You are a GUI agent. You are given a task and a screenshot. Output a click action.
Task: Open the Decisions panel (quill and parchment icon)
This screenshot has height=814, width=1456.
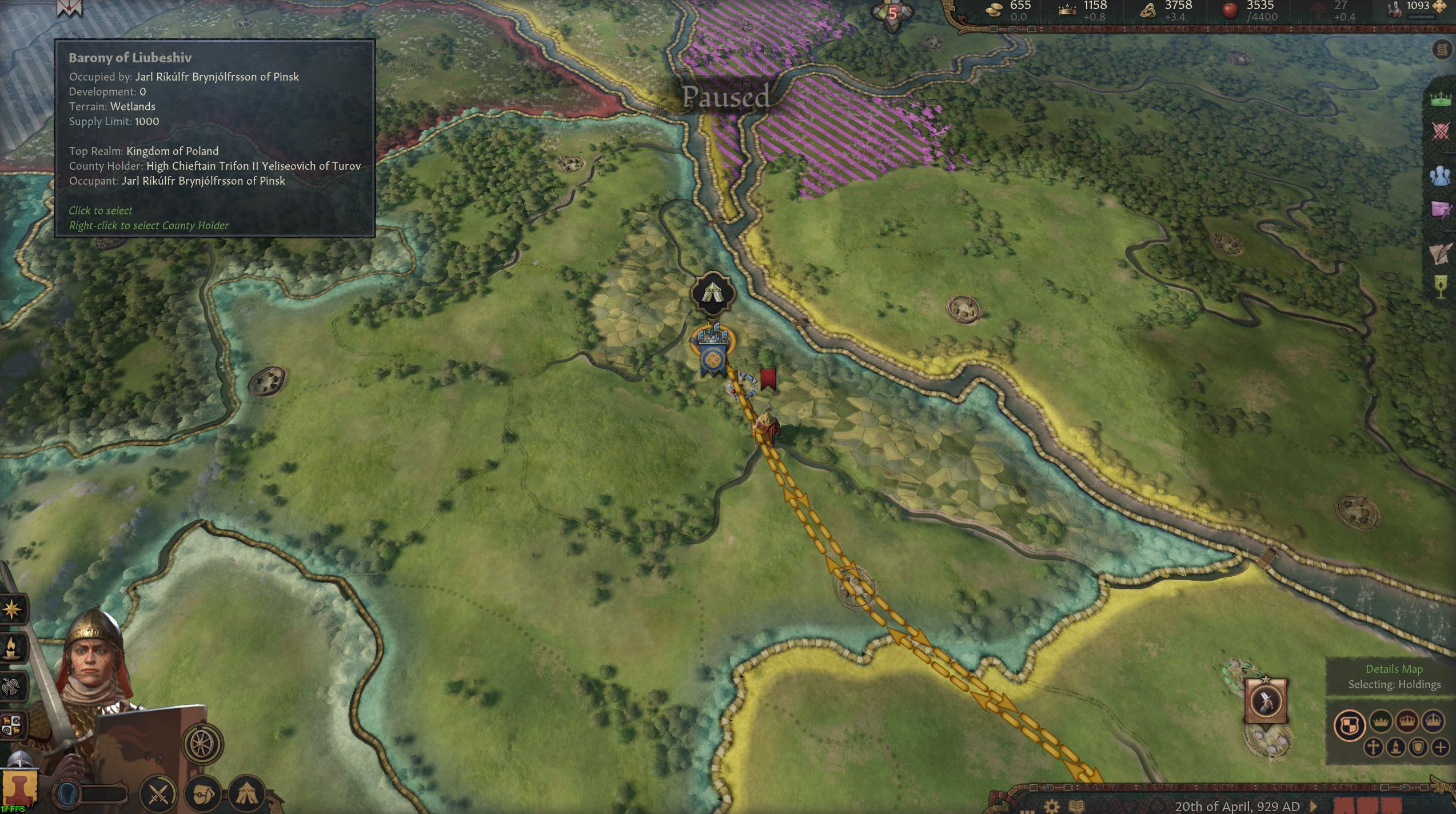coord(1441,253)
